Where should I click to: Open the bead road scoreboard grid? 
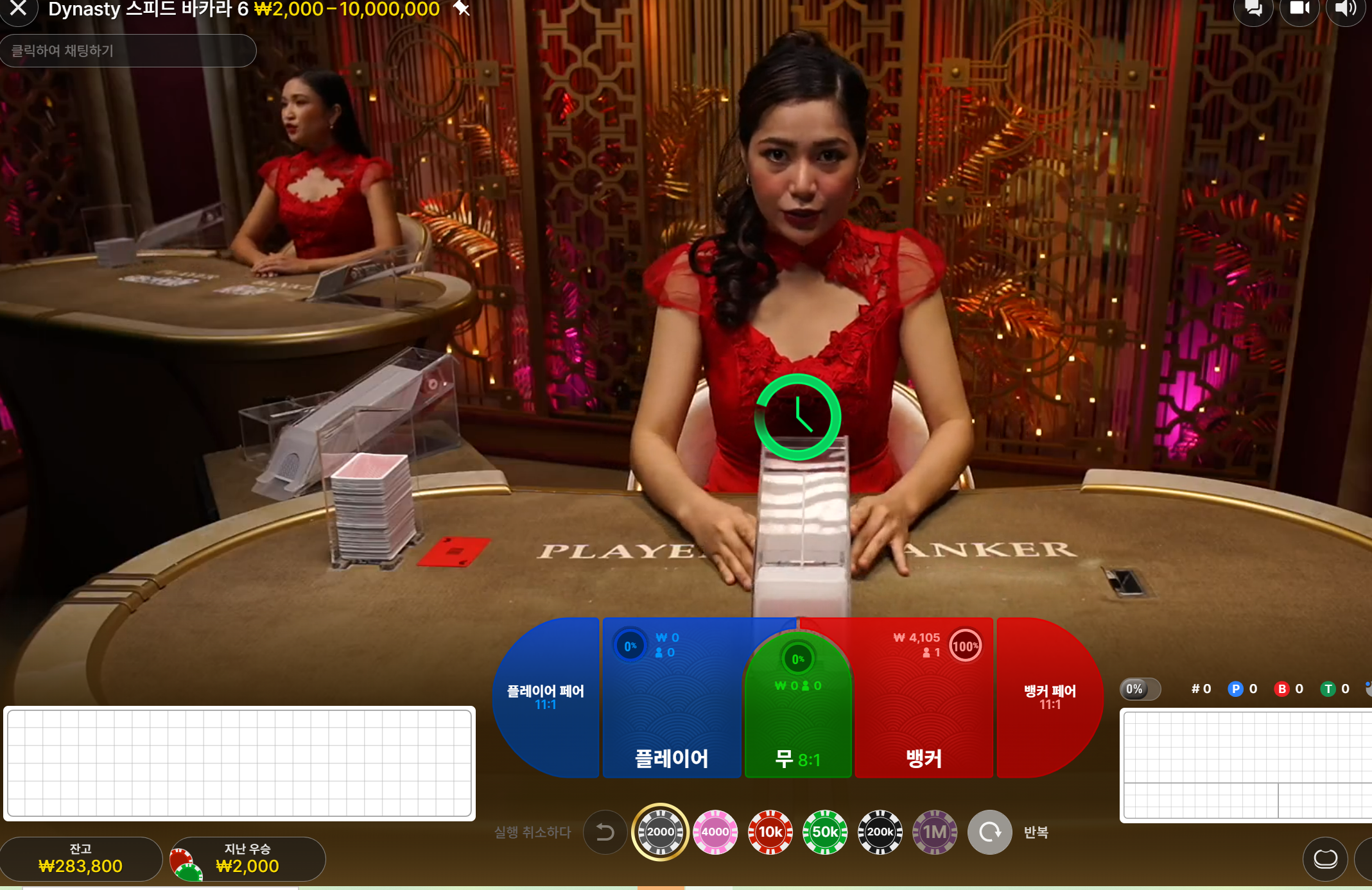(x=239, y=763)
